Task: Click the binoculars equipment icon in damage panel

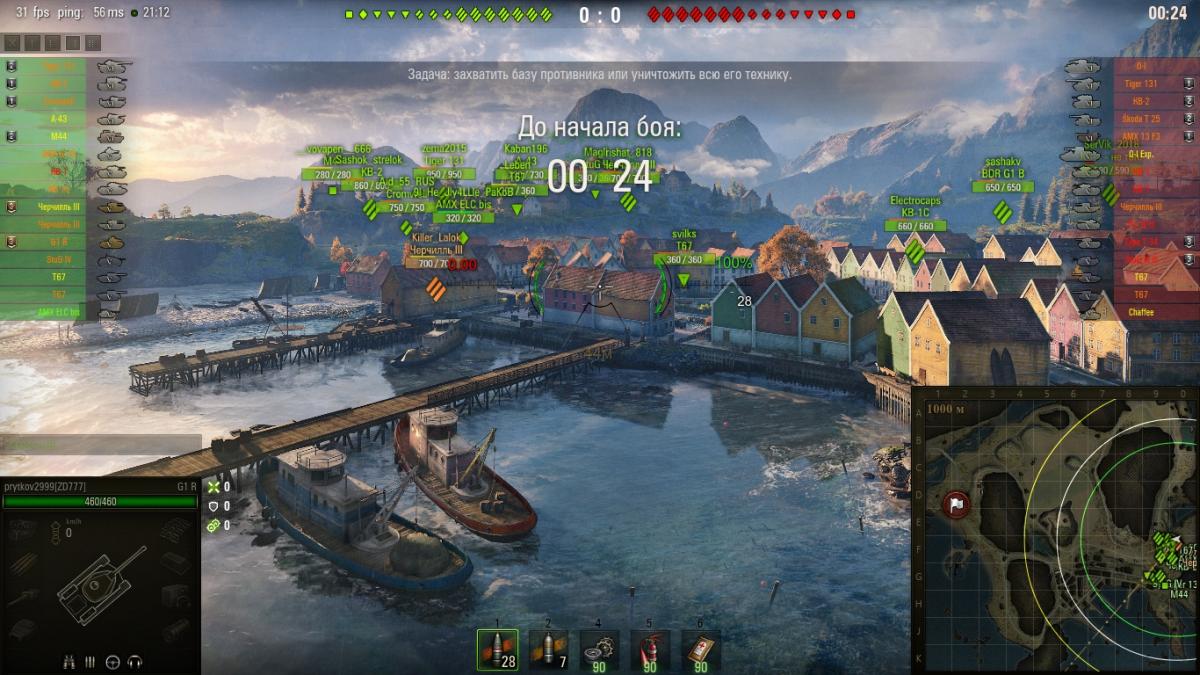Action: tap(69, 661)
